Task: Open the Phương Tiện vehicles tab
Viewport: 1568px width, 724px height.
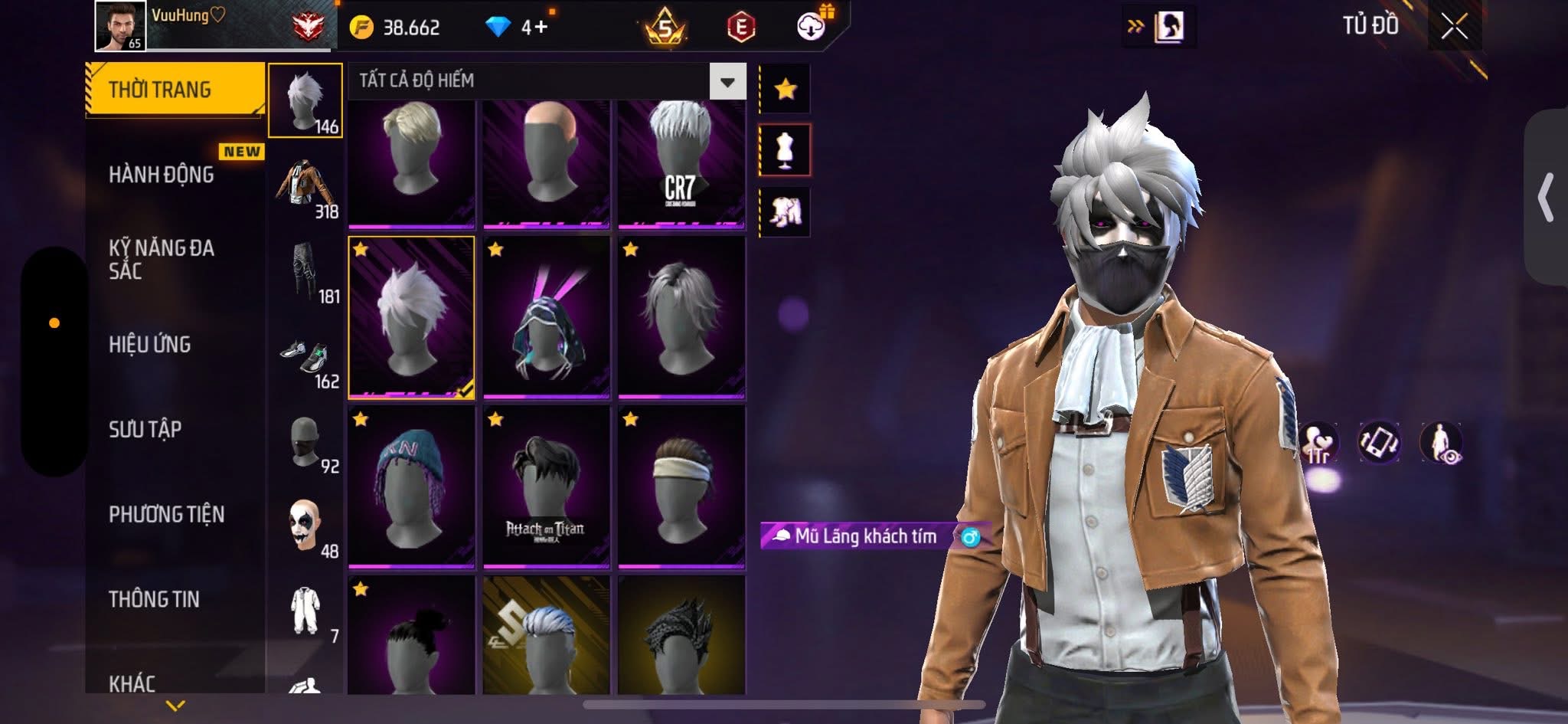Action: [167, 514]
